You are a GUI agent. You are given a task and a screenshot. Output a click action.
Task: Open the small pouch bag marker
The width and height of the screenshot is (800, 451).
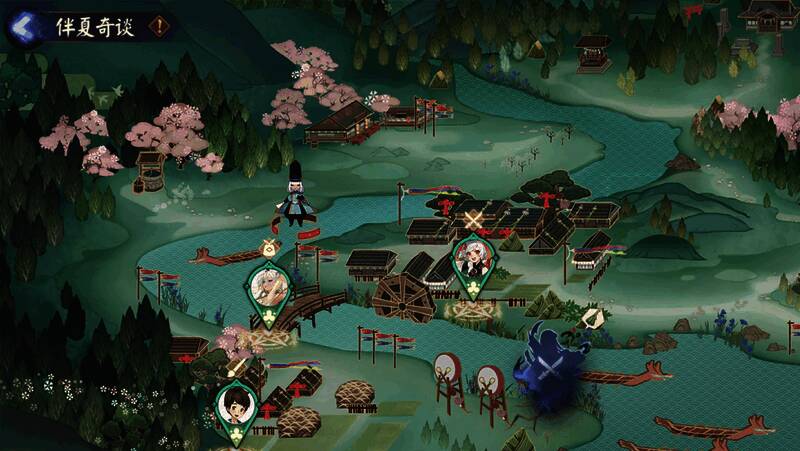click(x=267, y=247)
